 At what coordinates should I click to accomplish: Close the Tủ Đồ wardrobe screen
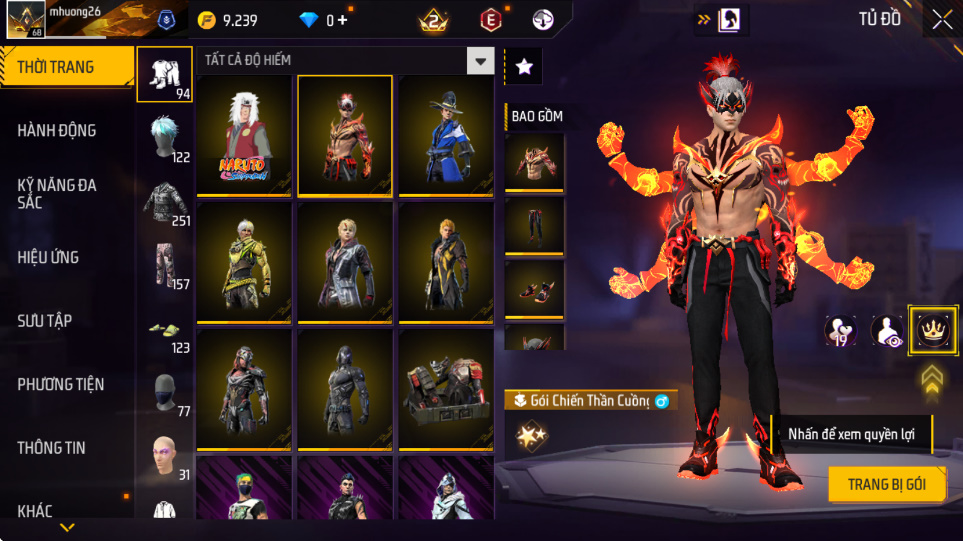[941, 19]
